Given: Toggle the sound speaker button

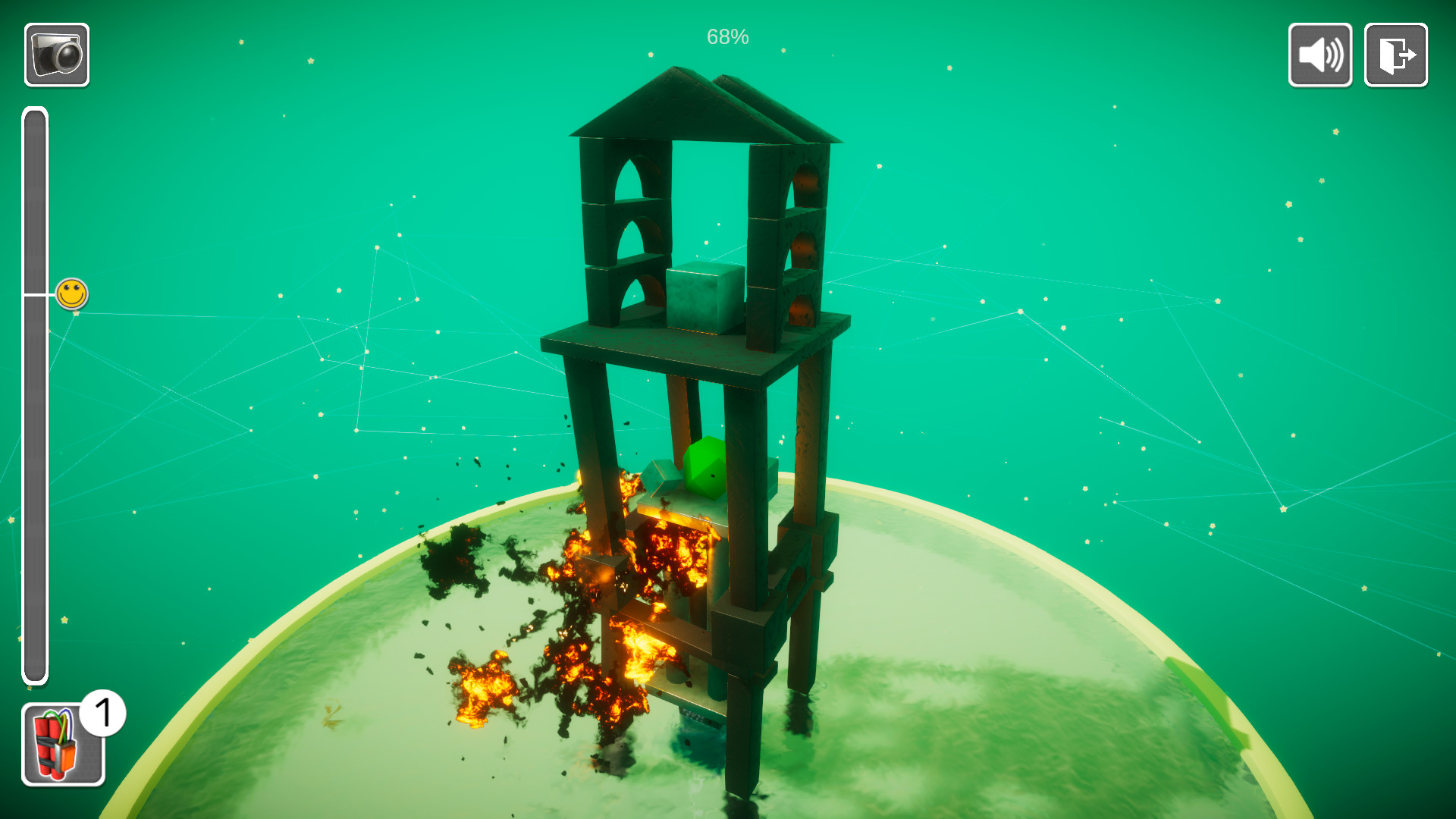Looking at the screenshot, I should [x=1319, y=55].
